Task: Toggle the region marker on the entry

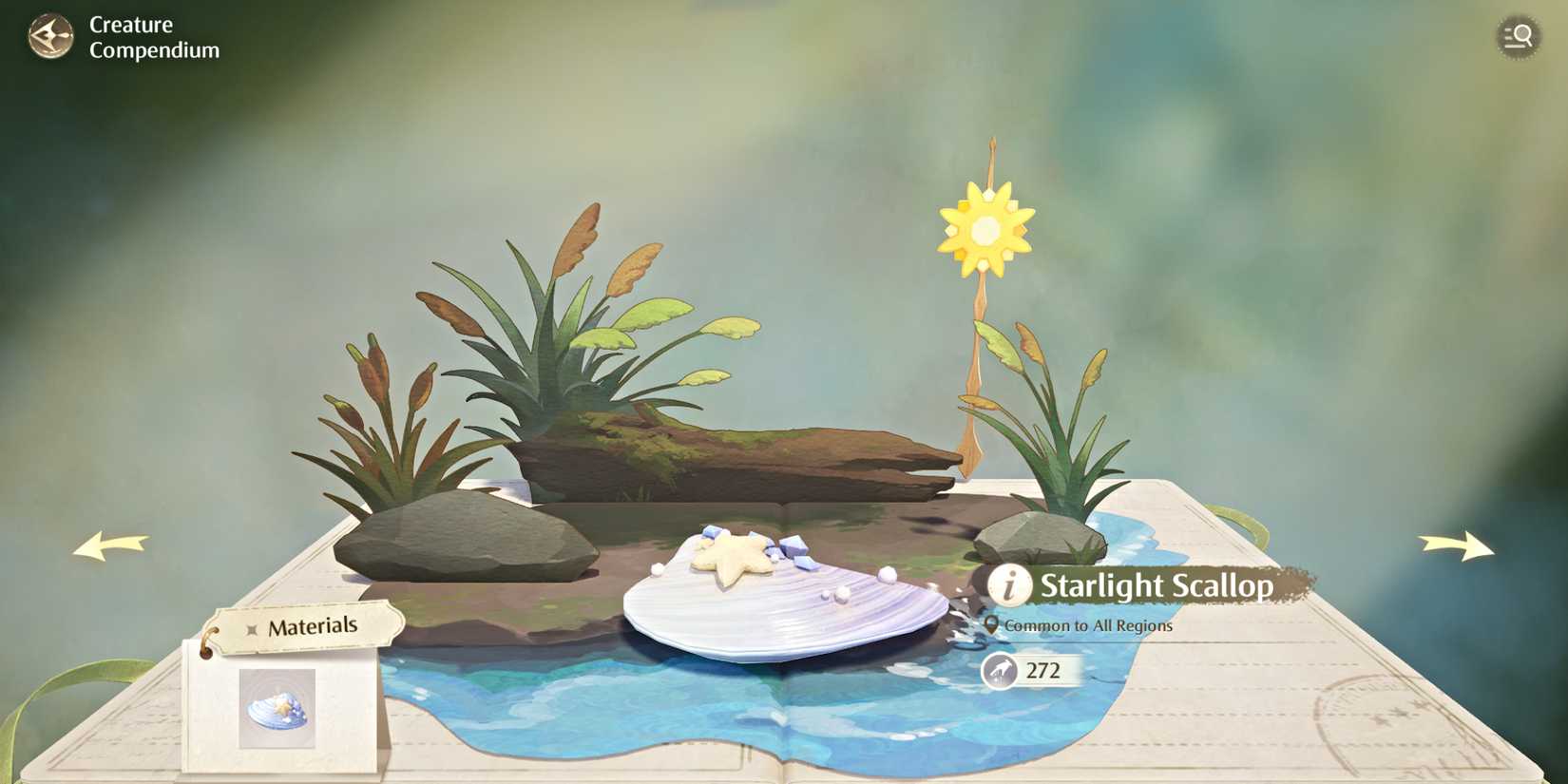Action: tap(992, 625)
